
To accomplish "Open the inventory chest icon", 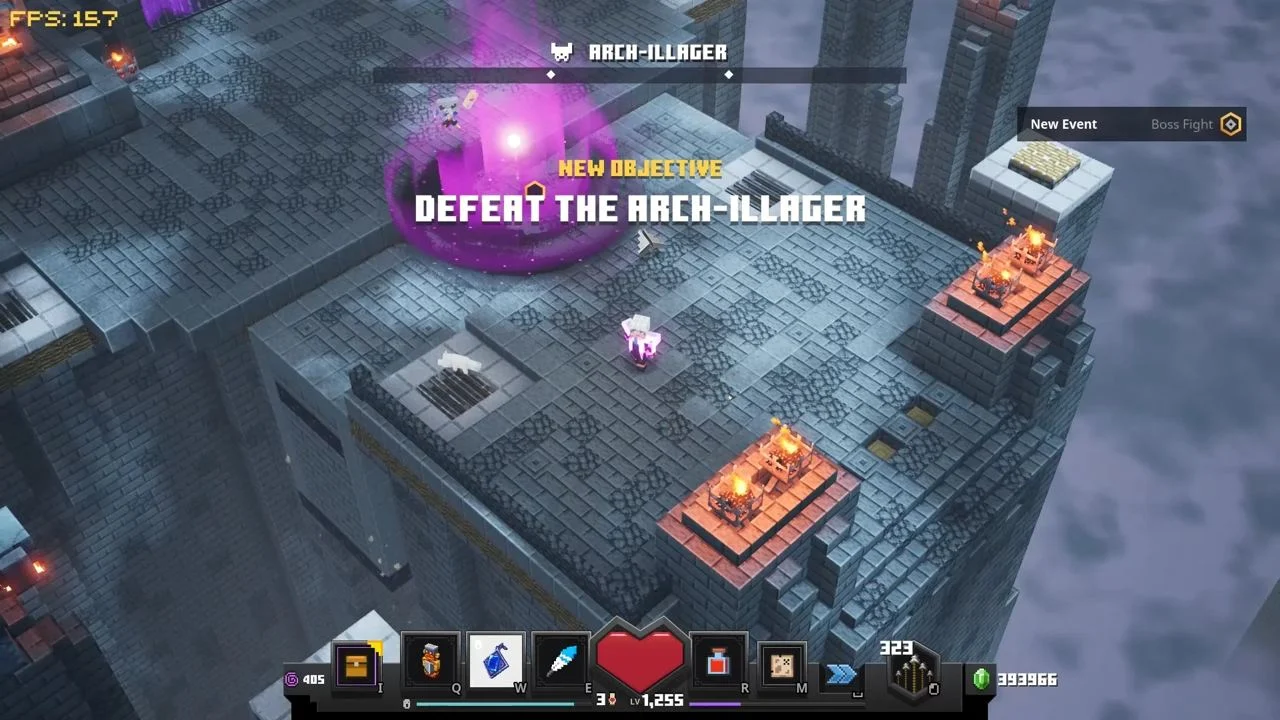I will 357,665.
